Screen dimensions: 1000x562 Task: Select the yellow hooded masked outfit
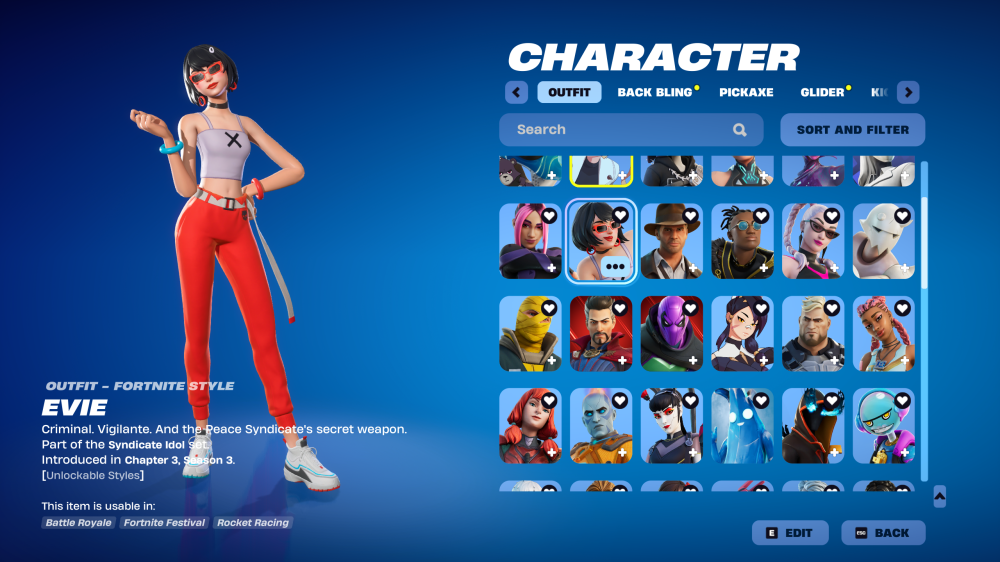coord(530,333)
